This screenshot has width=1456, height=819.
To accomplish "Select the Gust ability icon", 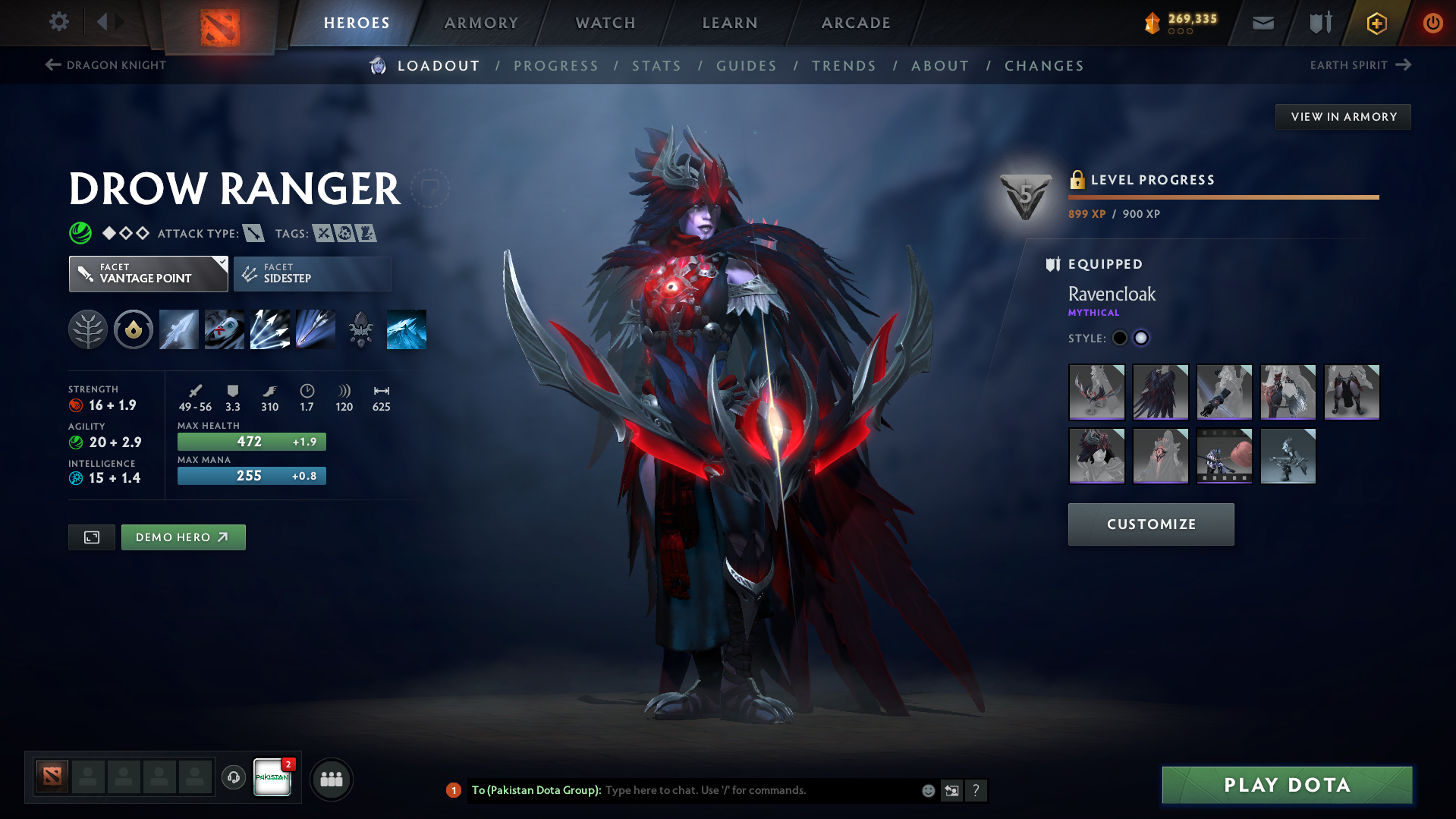I will [x=224, y=329].
